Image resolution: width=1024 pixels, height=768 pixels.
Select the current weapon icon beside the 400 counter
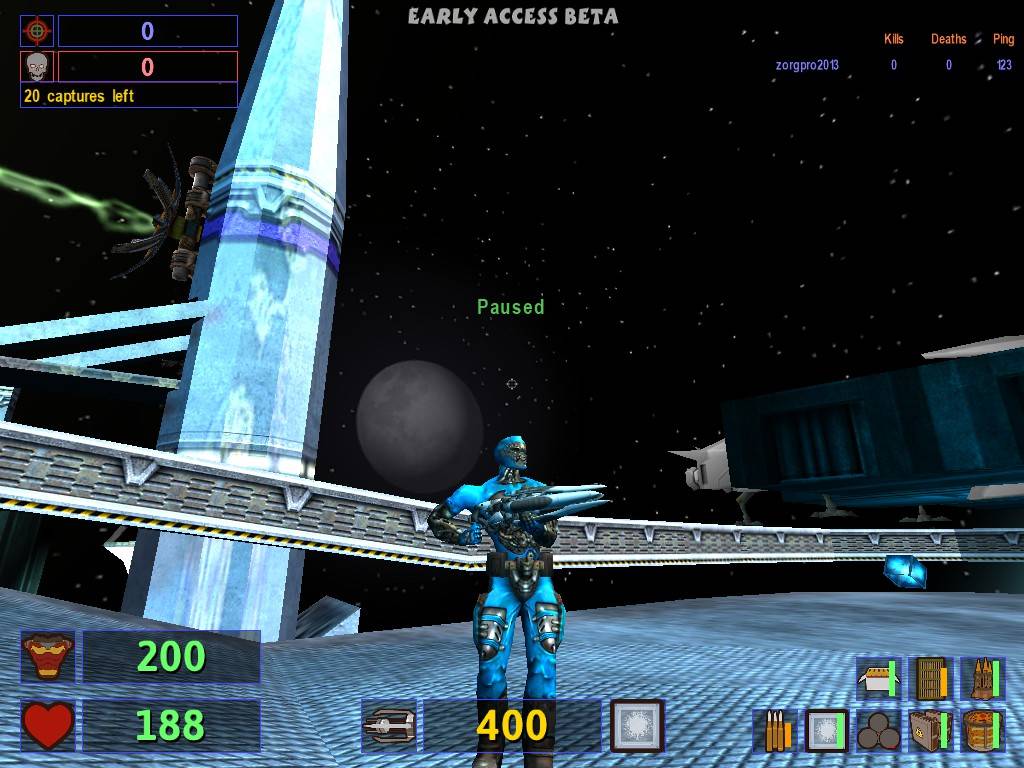coord(388,725)
